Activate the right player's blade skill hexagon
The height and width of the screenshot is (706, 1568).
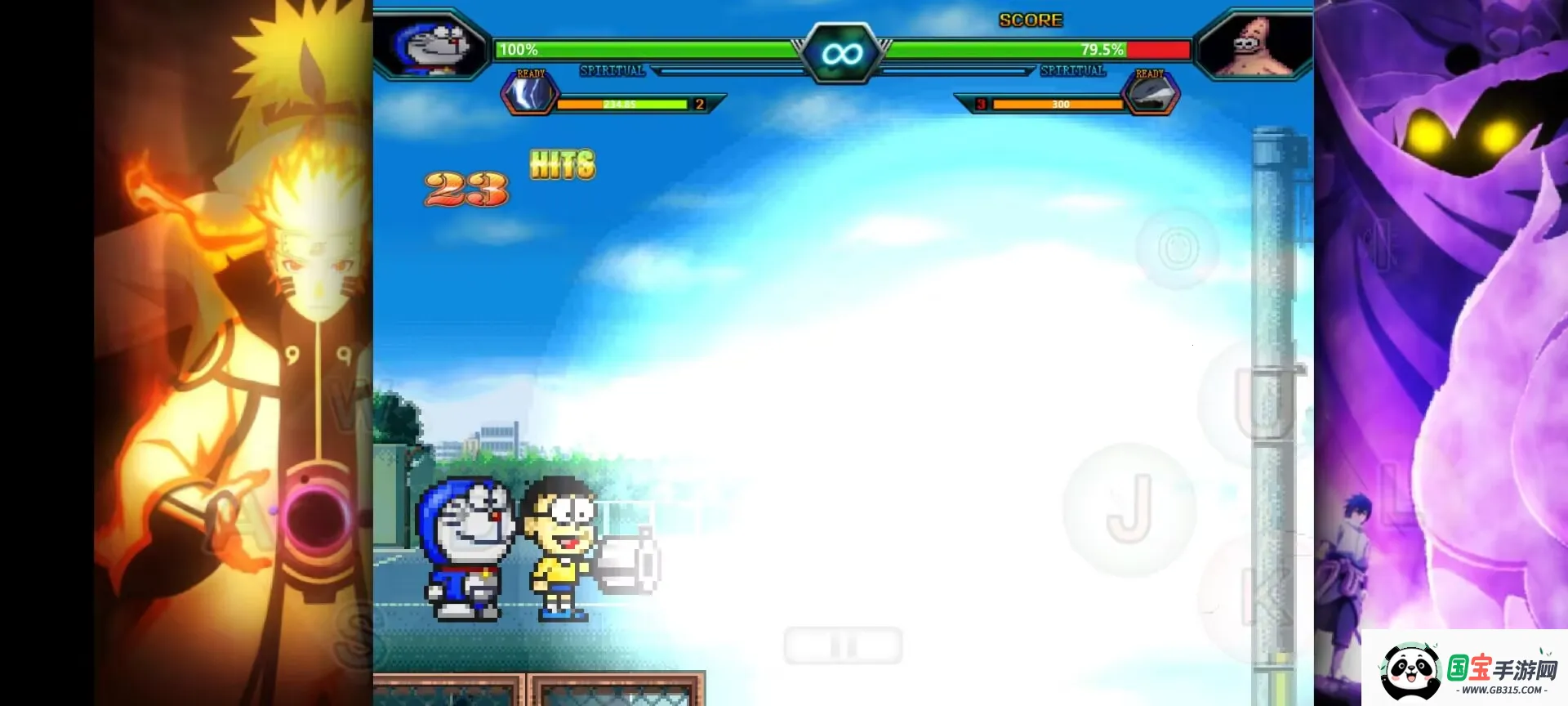1151,94
